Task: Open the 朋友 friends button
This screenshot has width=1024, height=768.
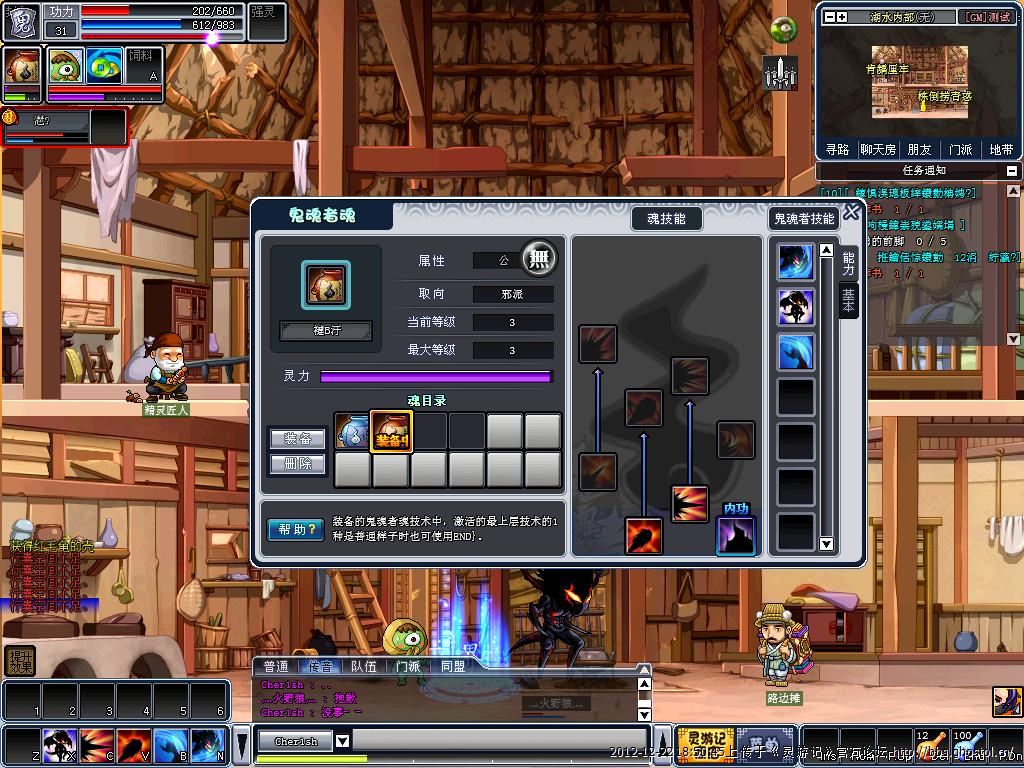Action: [919, 149]
